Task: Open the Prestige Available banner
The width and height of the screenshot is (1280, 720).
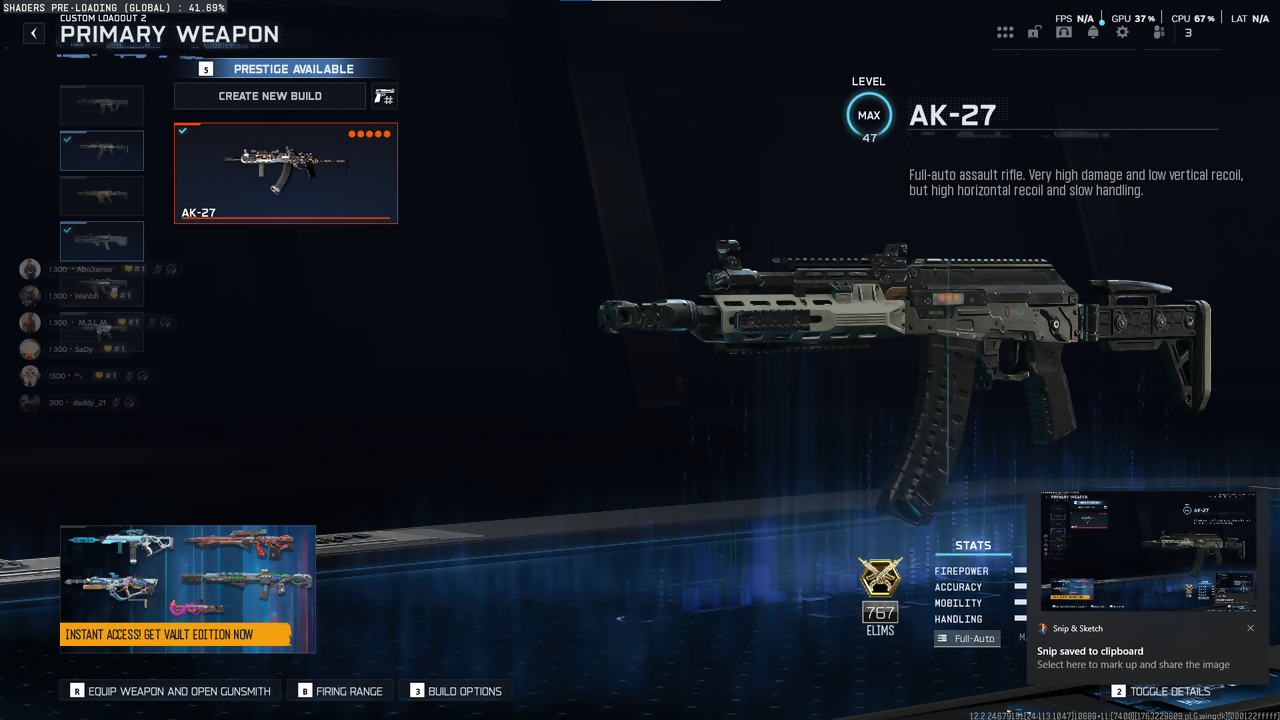Action: pos(286,69)
